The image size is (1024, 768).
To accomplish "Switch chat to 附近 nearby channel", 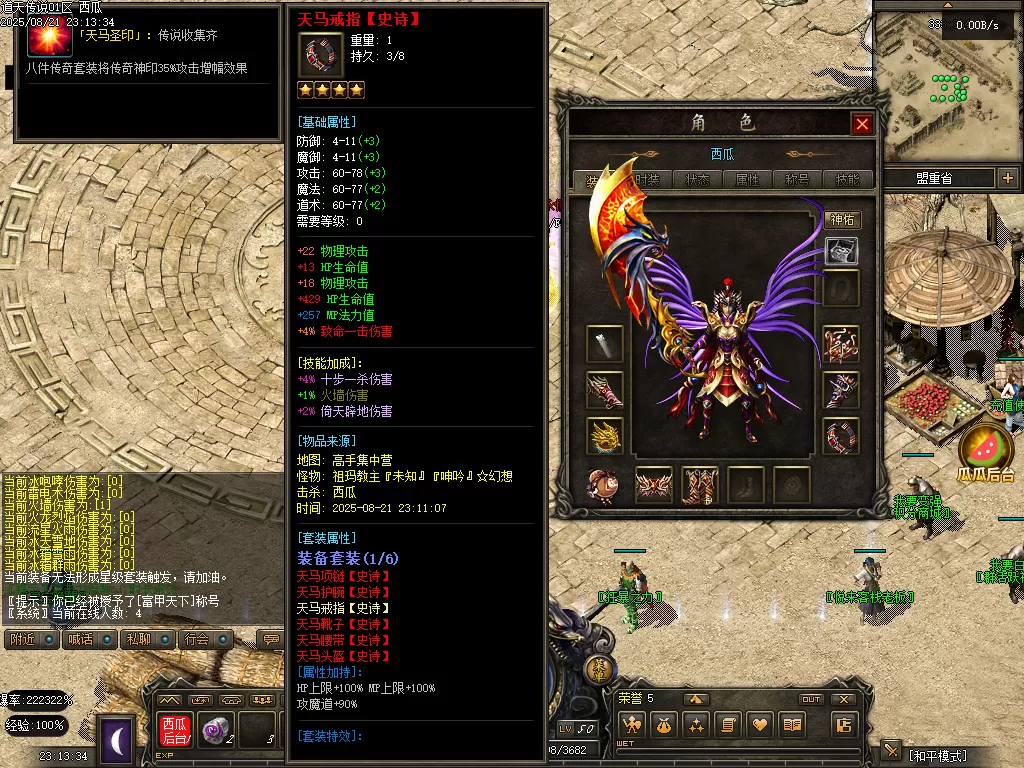I will (24, 639).
